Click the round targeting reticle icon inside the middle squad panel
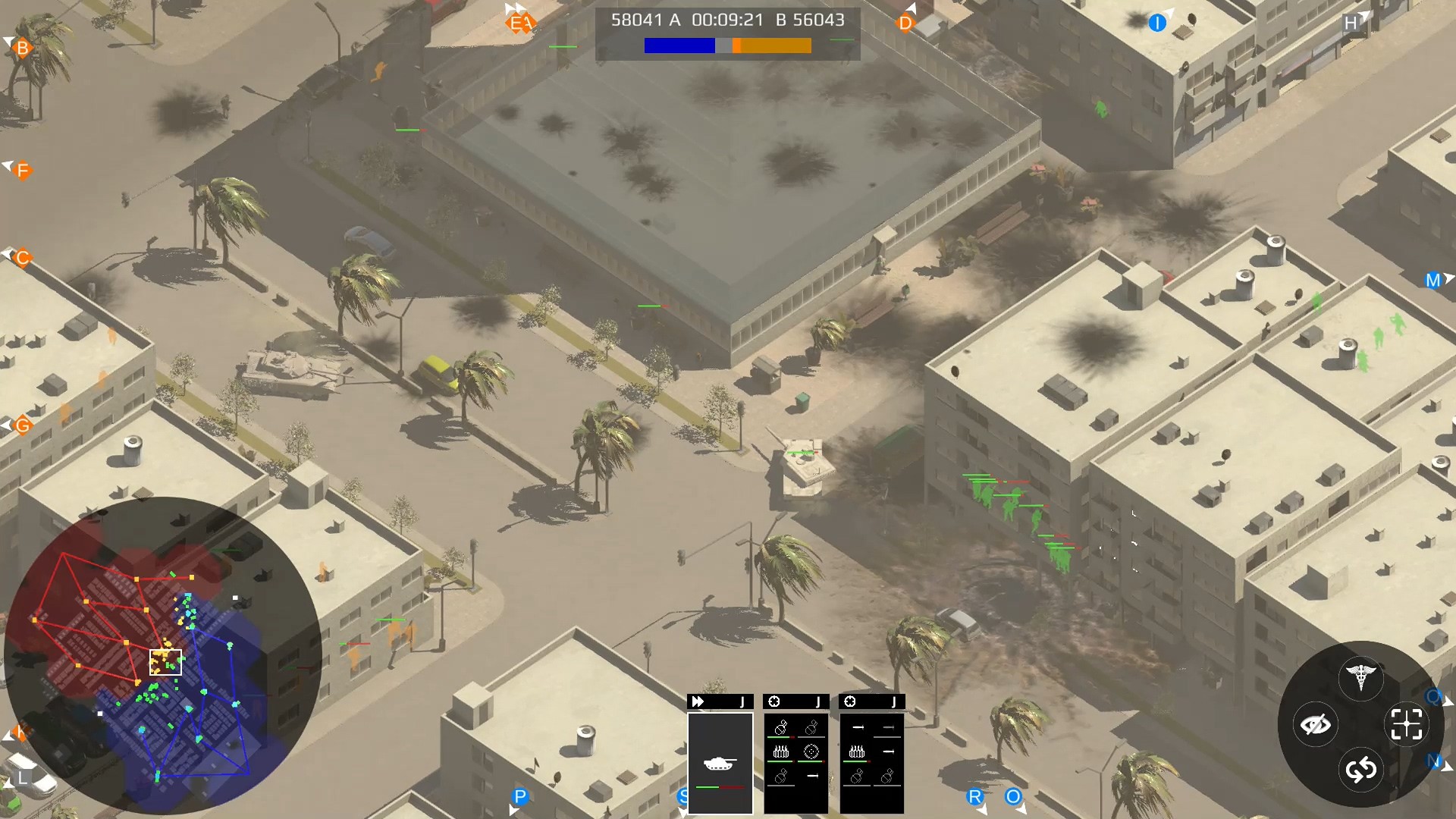 pos(813,752)
